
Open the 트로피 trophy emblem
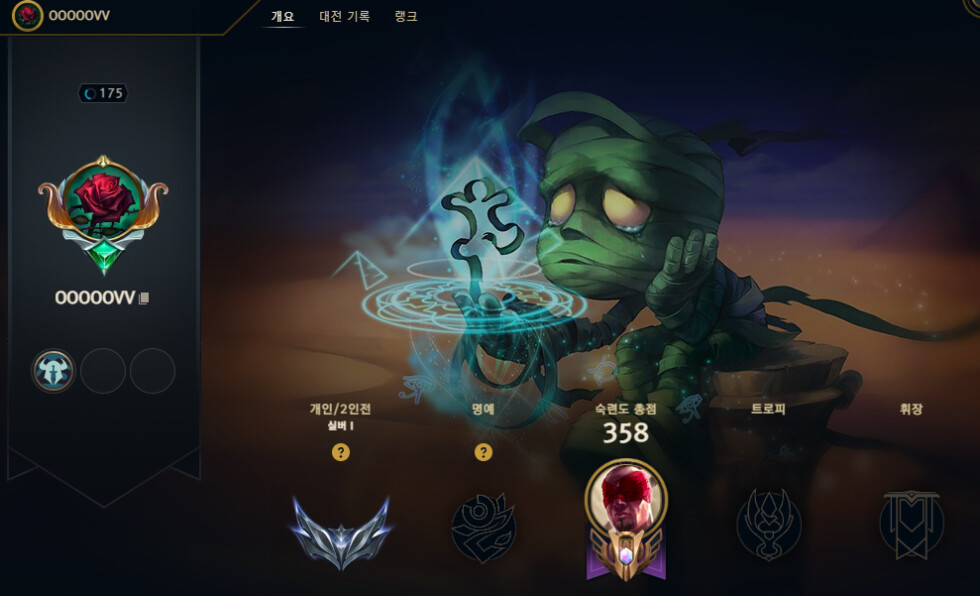coord(769,525)
